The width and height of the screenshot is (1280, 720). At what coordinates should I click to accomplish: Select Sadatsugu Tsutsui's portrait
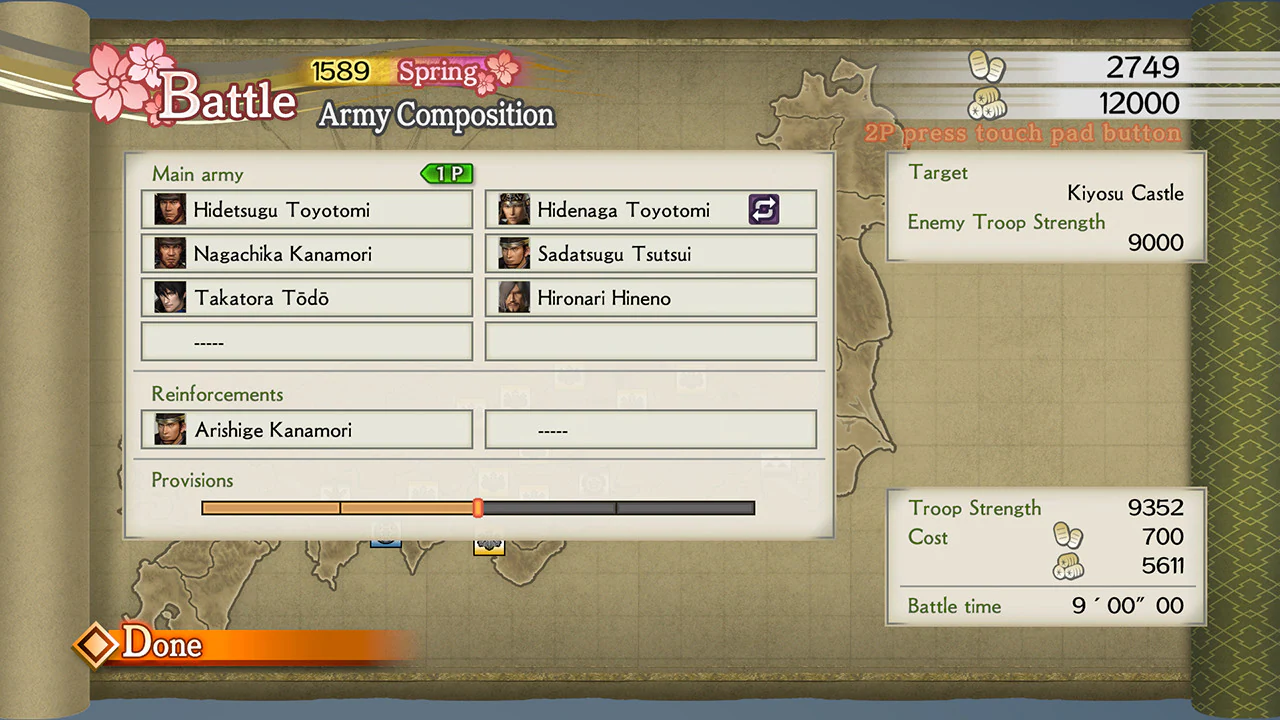tap(514, 254)
